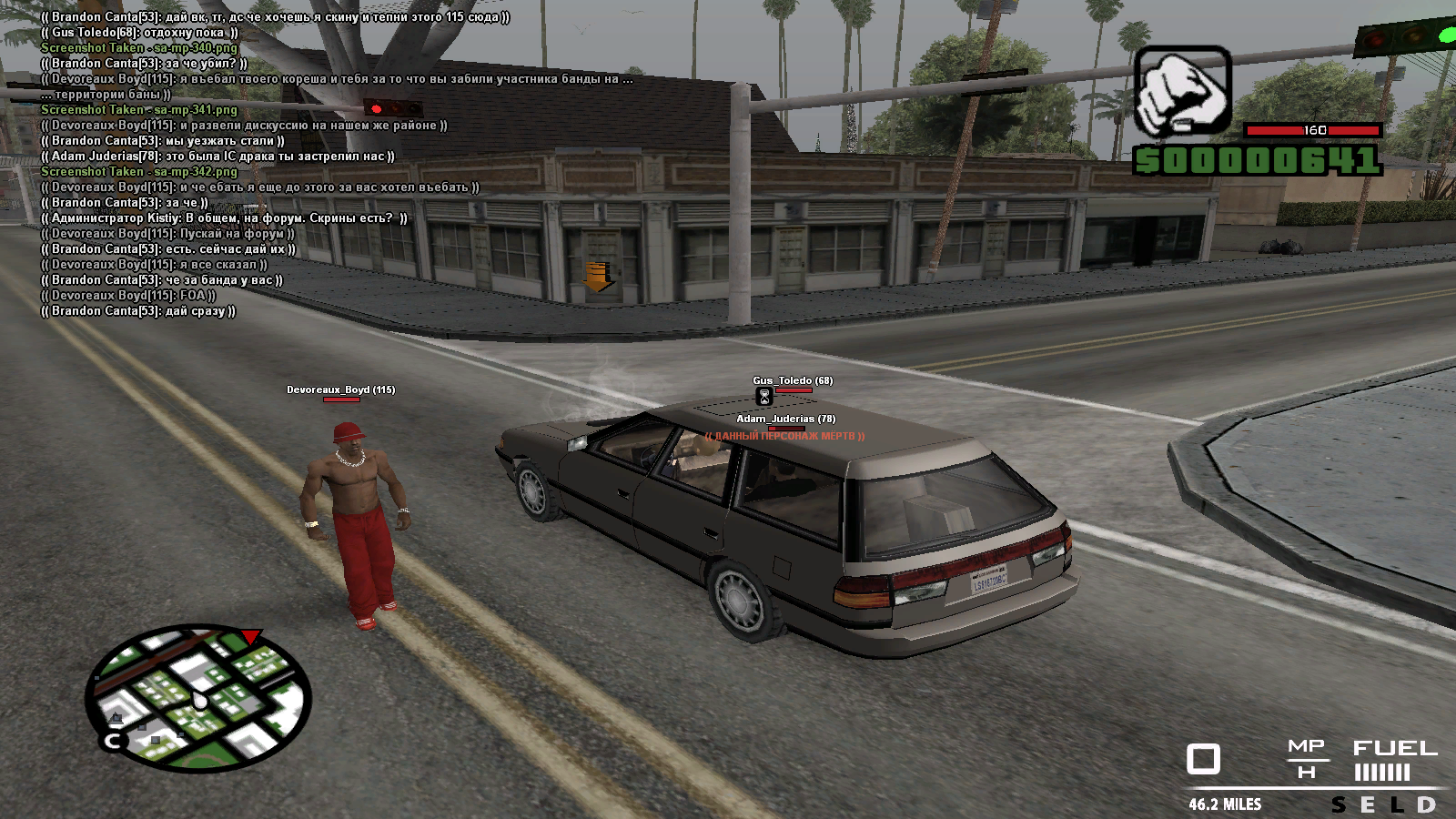Click the Gus_Toledo player name tag
Screen dimensions: 1456x819
point(792,380)
